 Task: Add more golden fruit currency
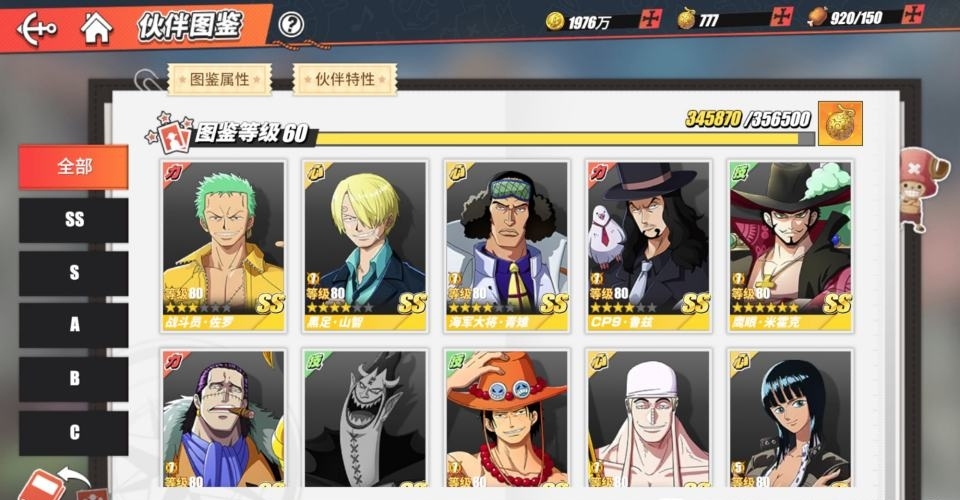(782, 17)
